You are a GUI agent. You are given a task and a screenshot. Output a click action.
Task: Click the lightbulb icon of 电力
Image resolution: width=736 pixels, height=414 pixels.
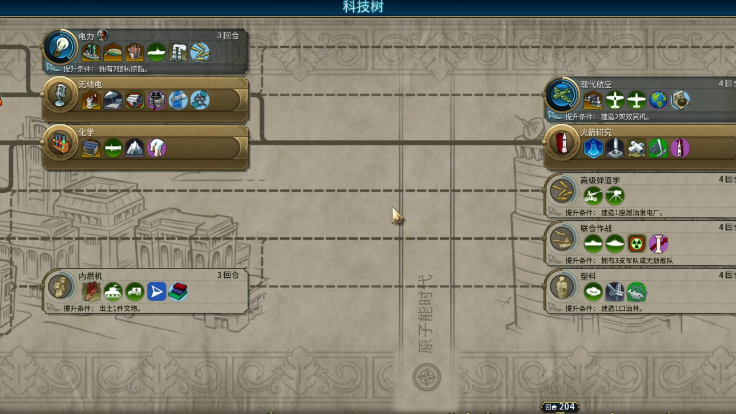tap(60, 46)
